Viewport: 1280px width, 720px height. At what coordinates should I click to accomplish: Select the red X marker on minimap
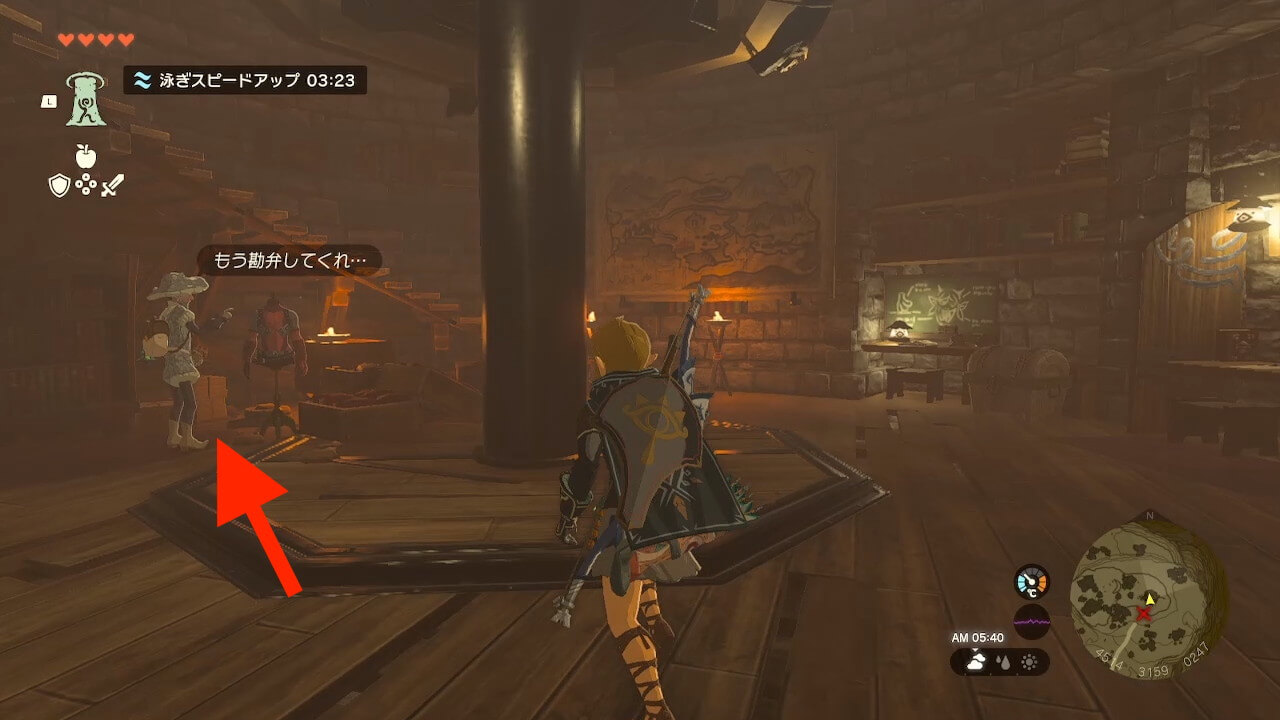[x=1144, y=612]
